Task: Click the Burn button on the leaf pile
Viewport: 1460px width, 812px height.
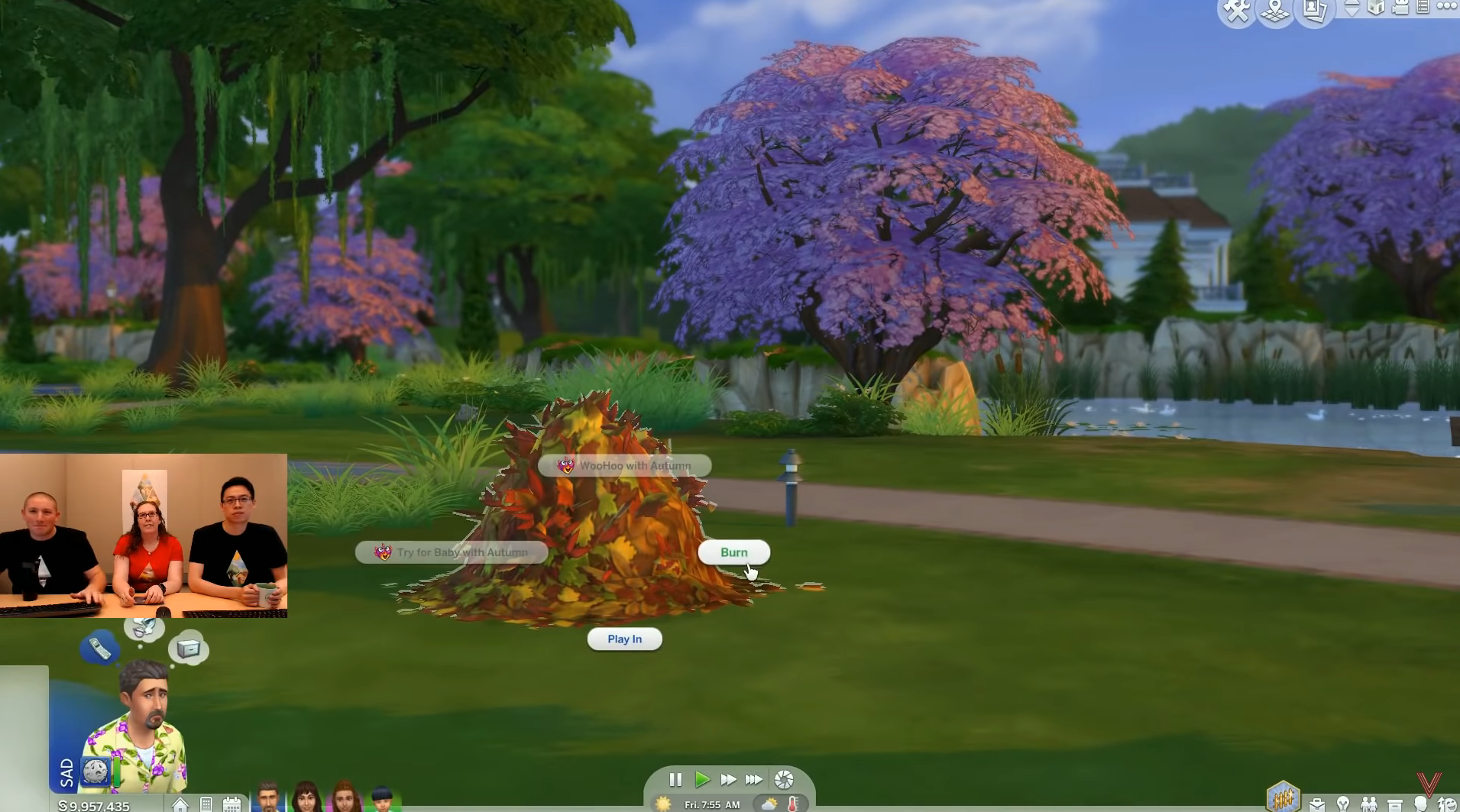Action: [x=733, y=552]
